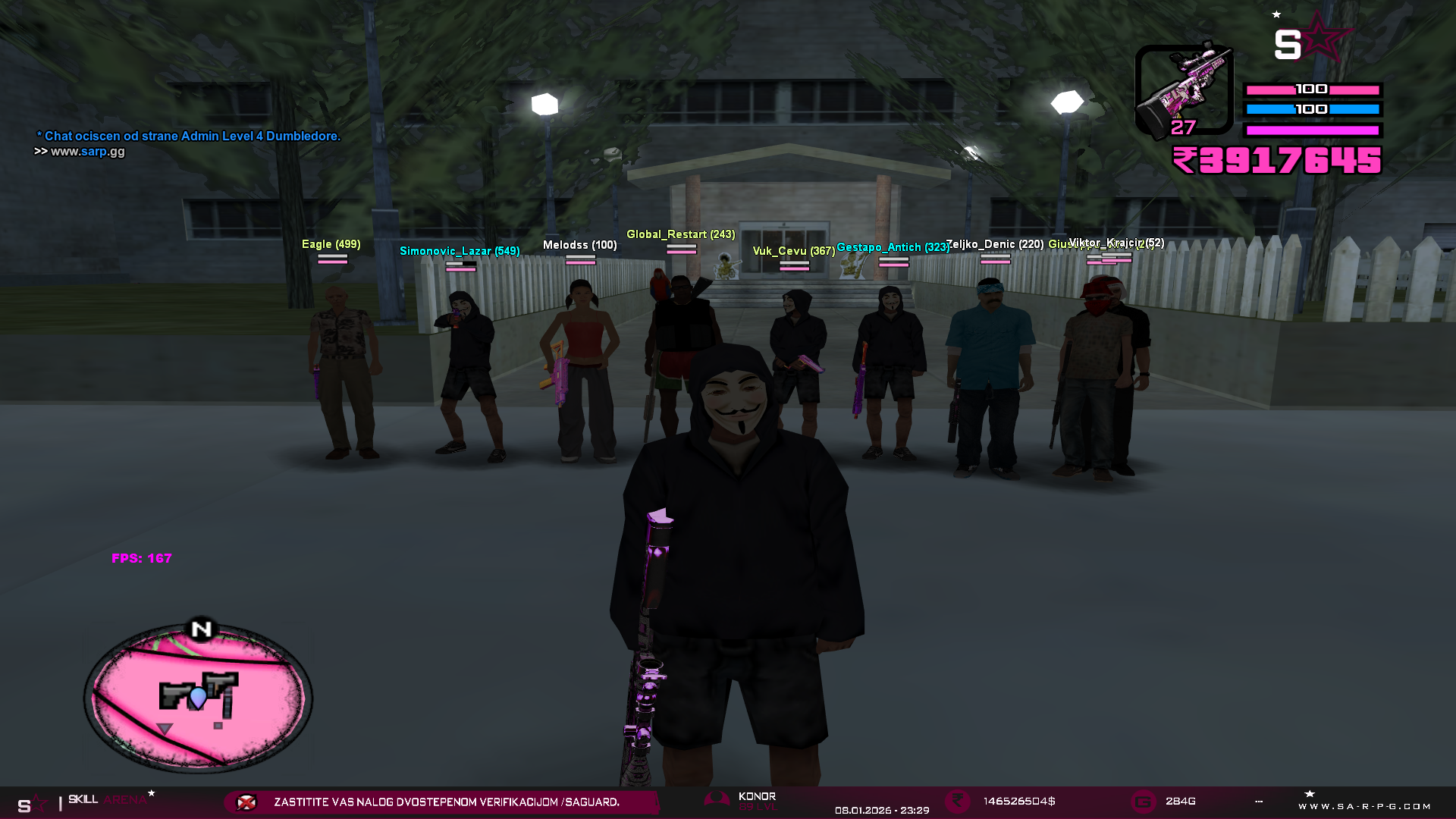
Task: Select the pink sniper rifle weapon icon
Action: [x=1184, y=89]
